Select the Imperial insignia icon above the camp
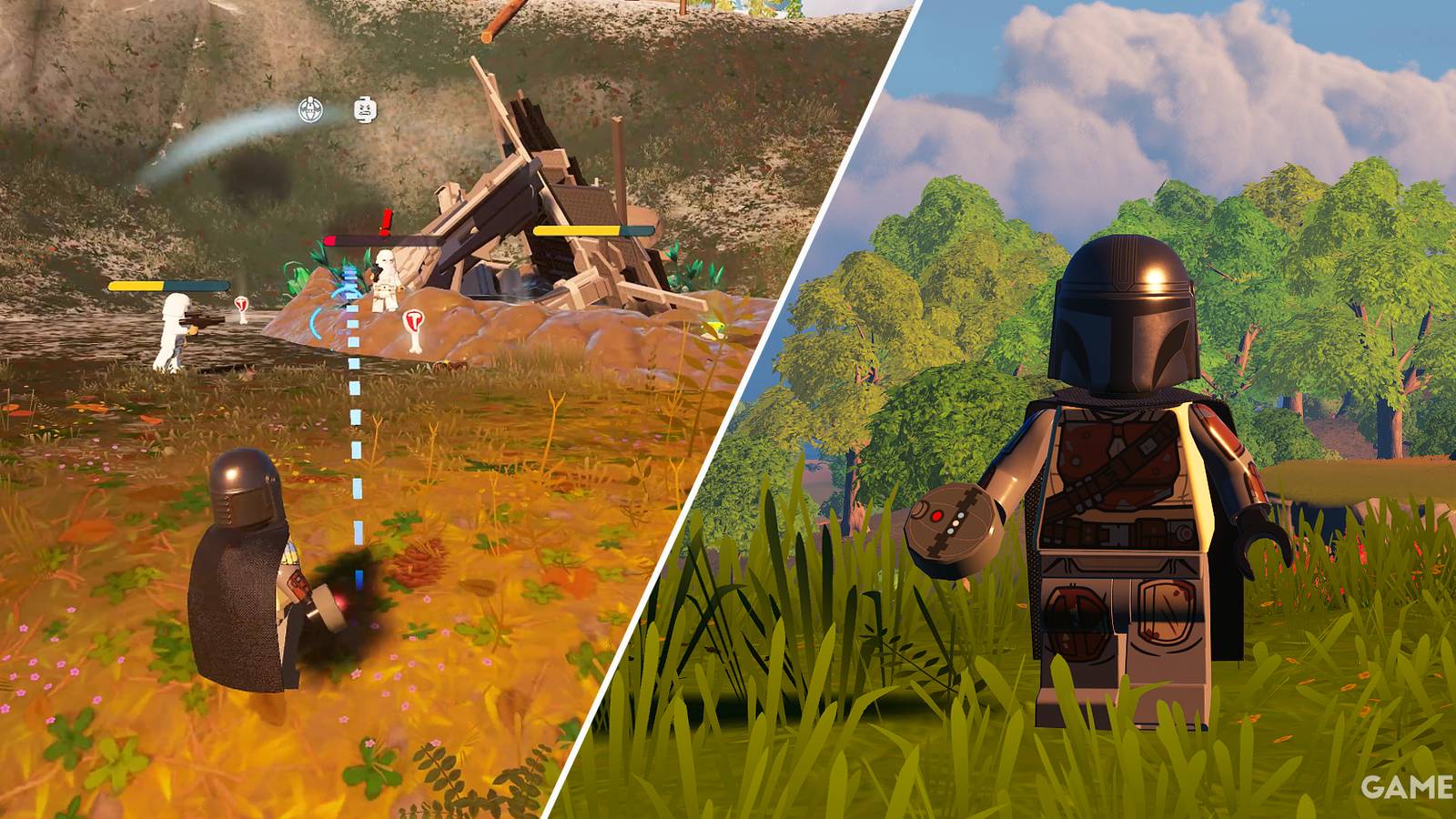The image size is (1456, 819). [310, 109]
